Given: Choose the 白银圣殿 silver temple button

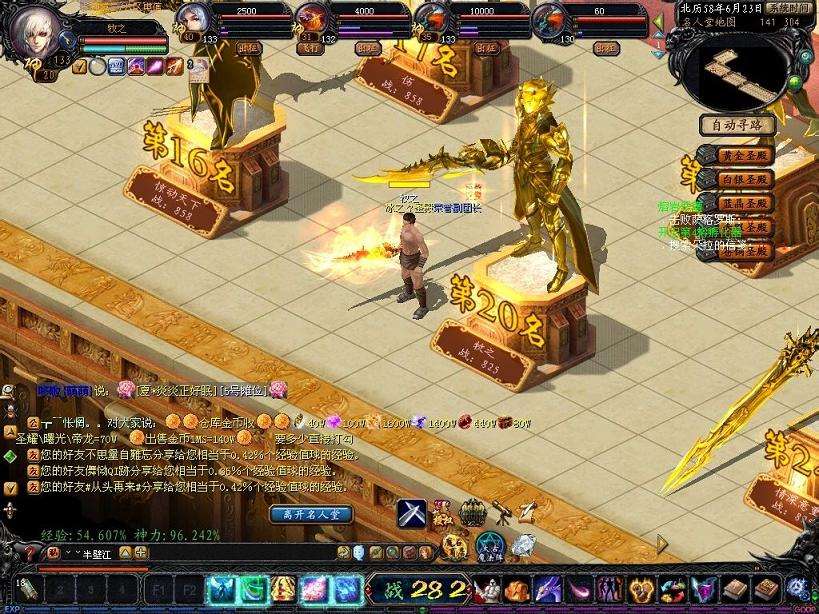Looking at the screenshot, I should point(745,179).
